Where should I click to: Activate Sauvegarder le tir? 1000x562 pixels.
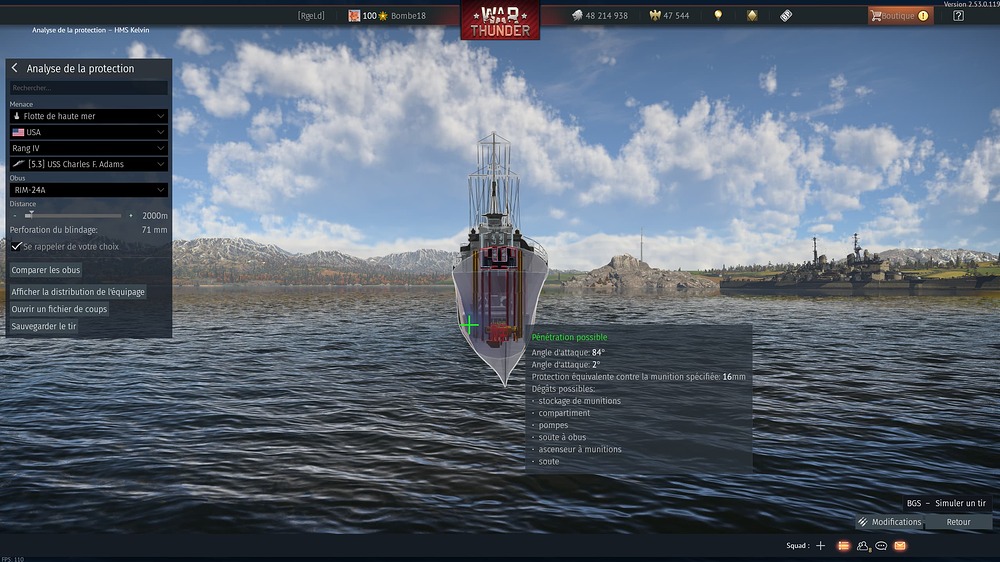click(x=44, y=326)
